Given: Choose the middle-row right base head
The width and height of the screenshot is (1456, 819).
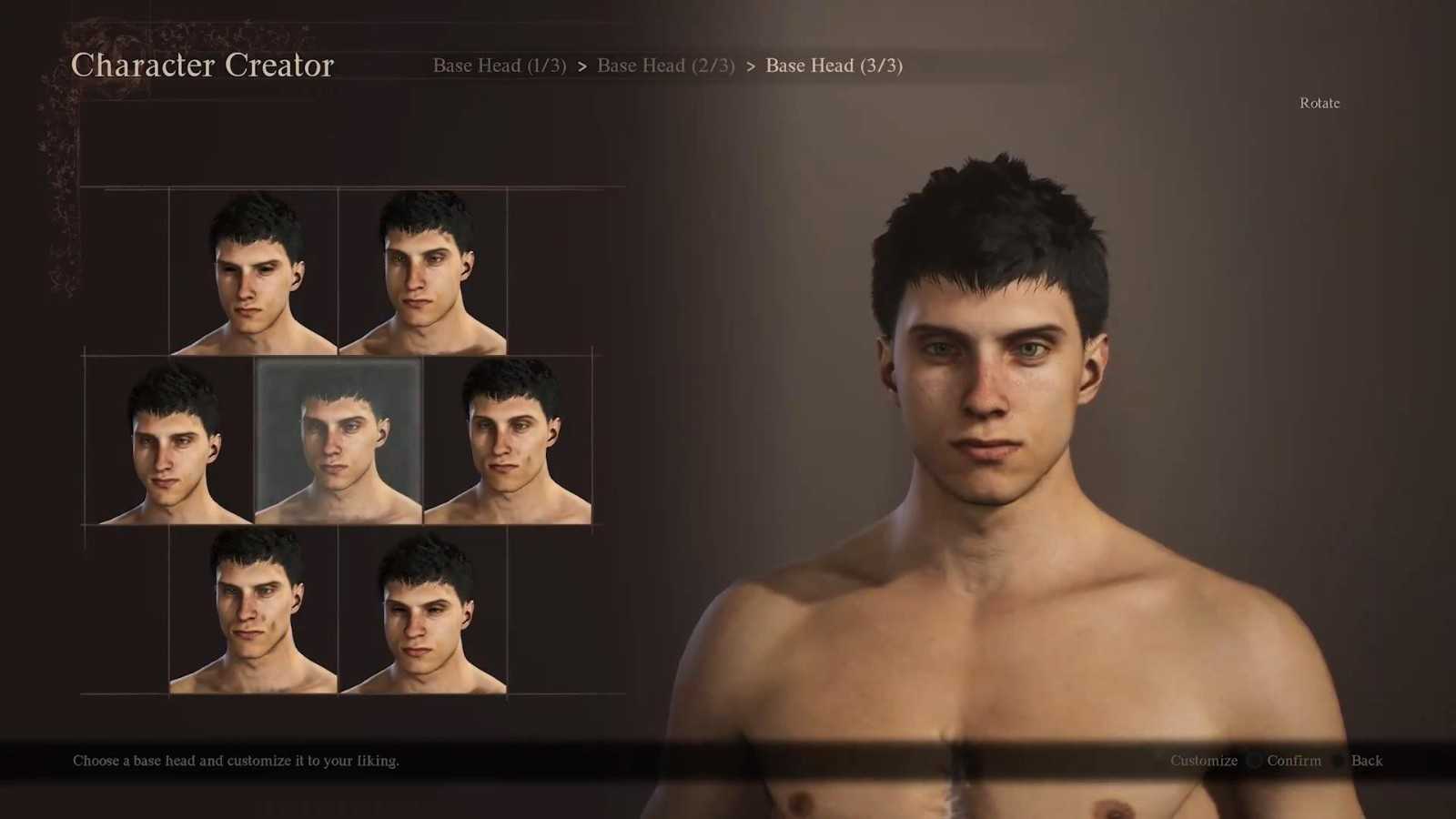Looking at the screenshot, I should tap(508, 440).
